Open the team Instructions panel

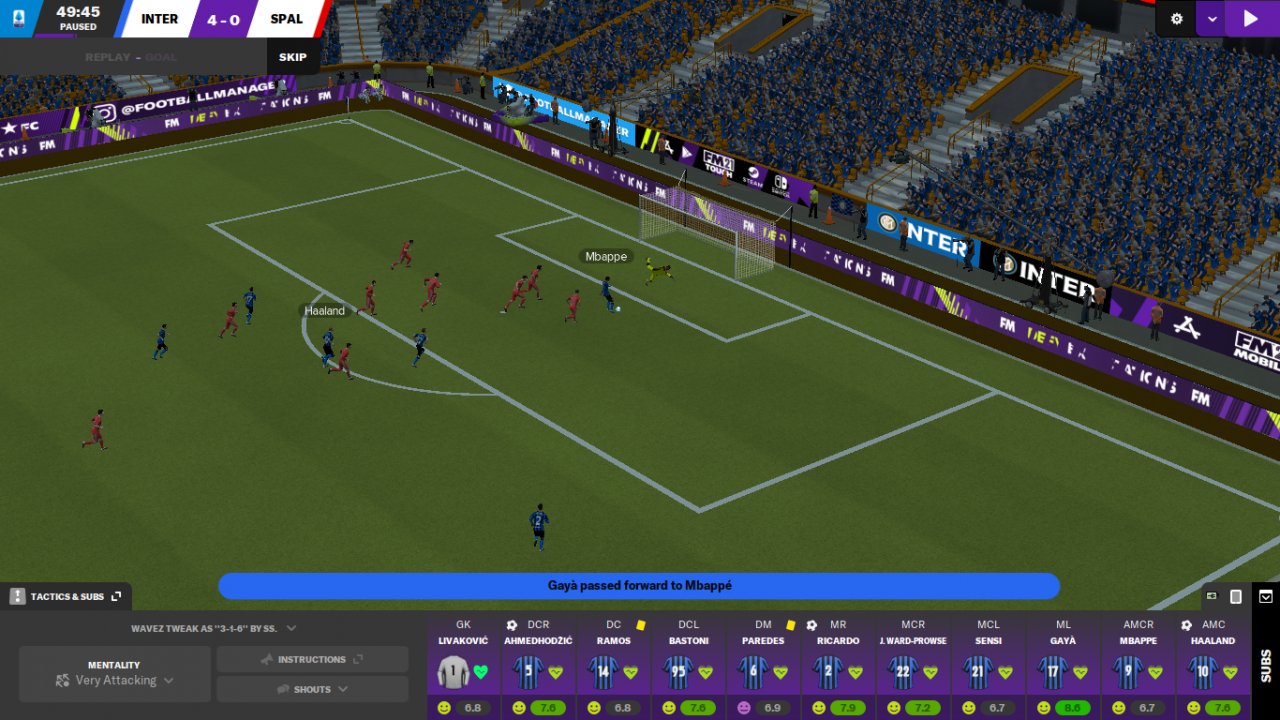[312, 660]
